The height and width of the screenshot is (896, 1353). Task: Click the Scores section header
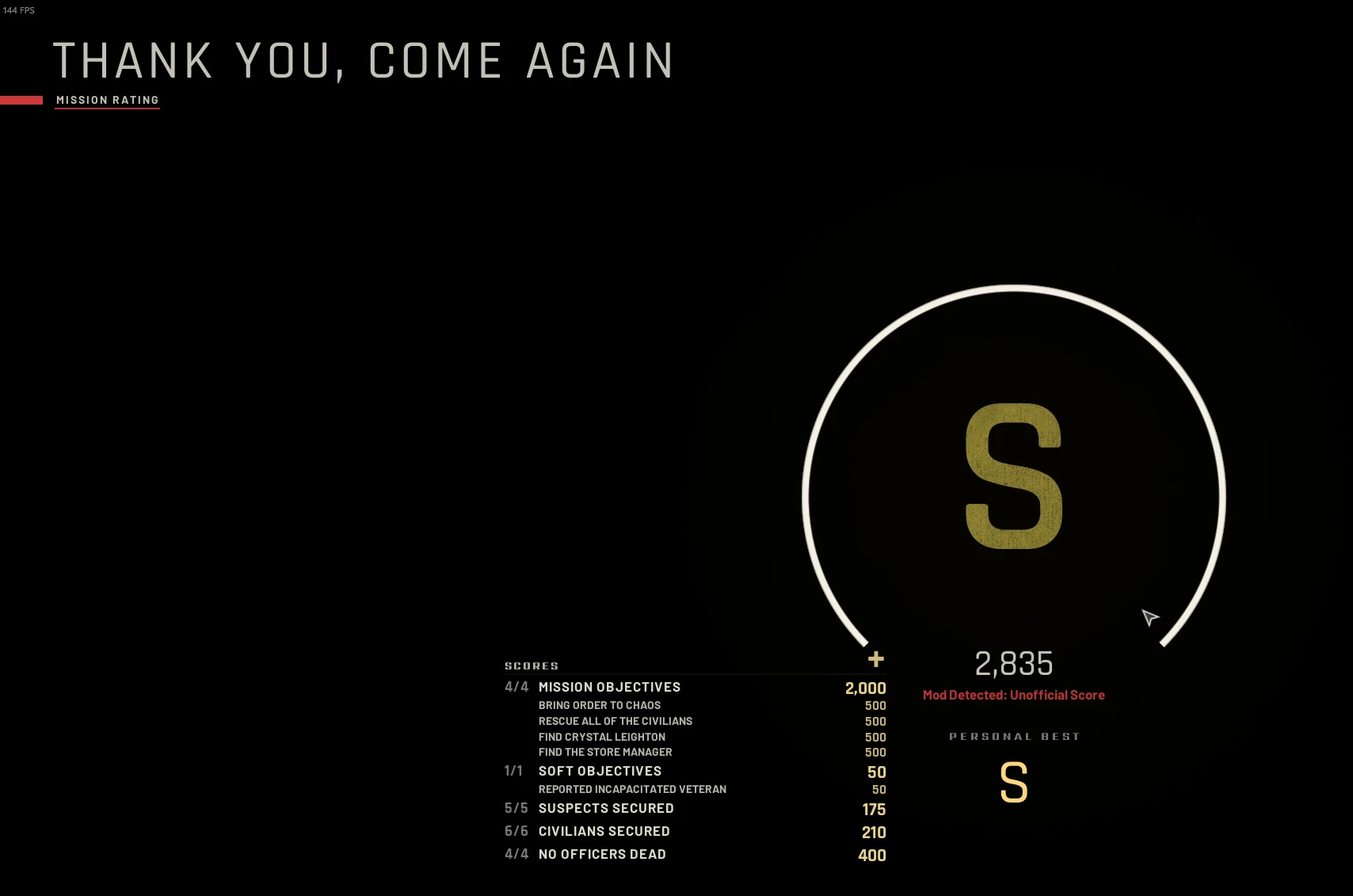[x=532, y=665]
